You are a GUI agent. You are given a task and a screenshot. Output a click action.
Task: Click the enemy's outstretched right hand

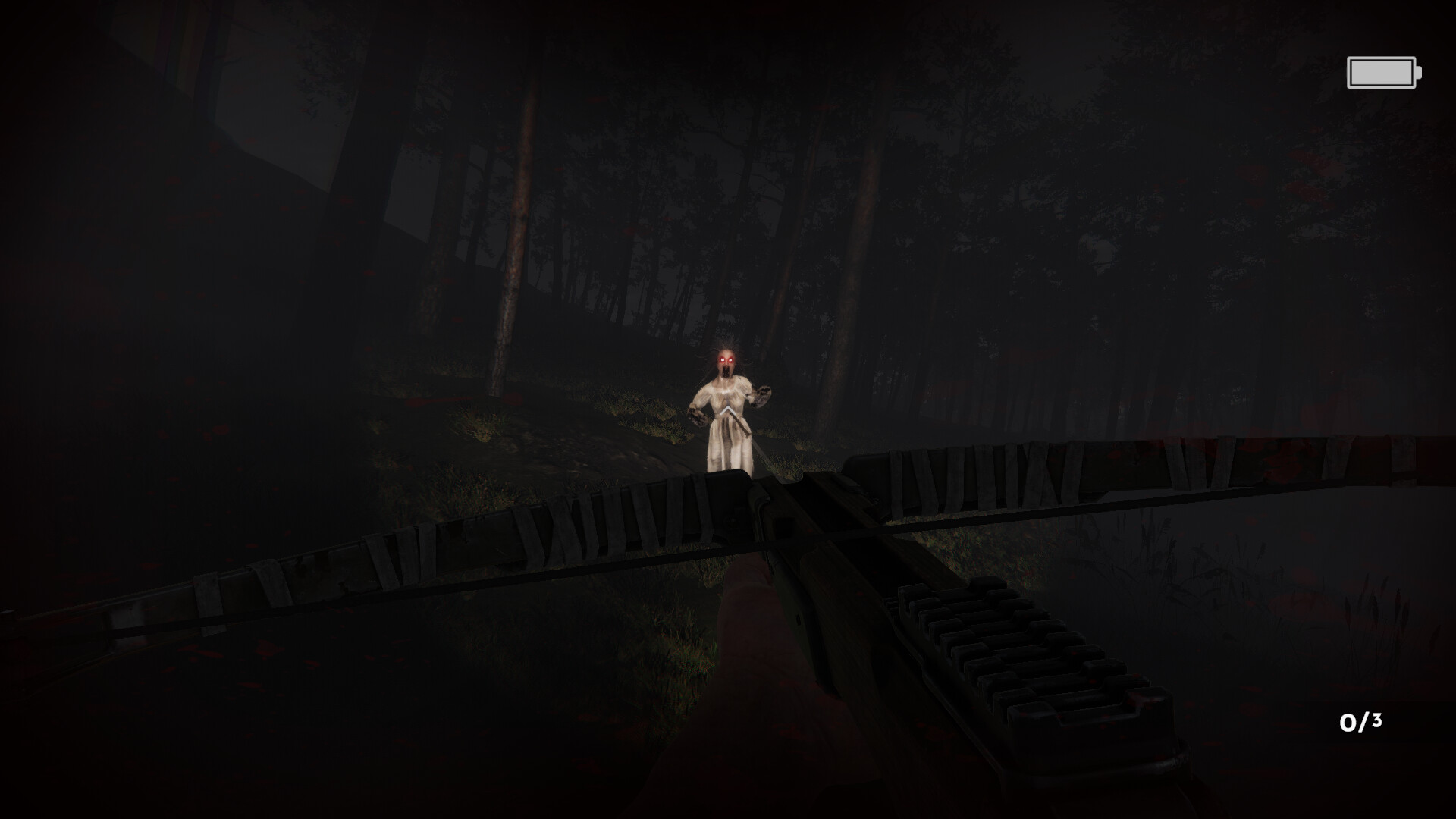[696, 417]
